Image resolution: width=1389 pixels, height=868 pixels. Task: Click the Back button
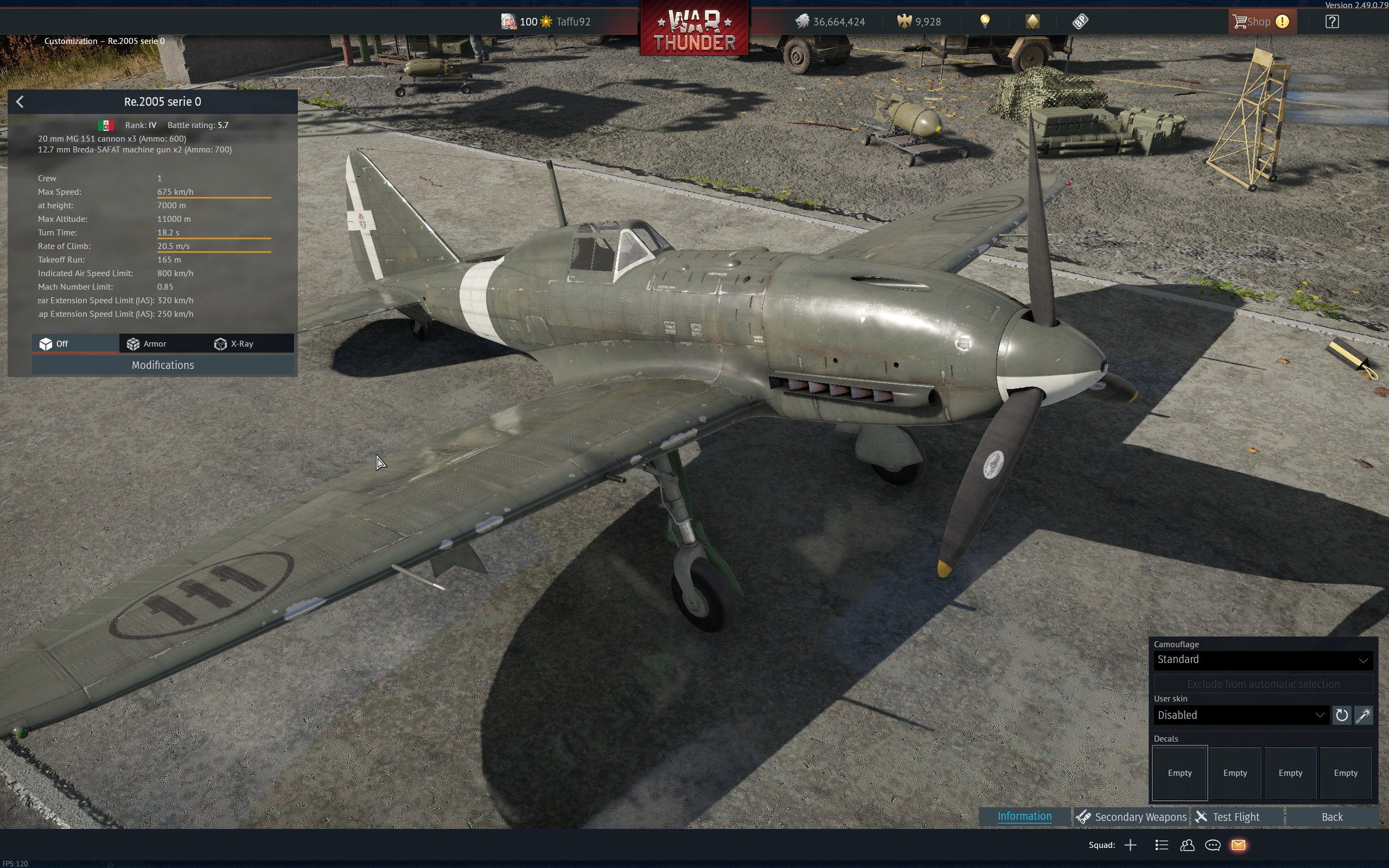coord(1331,817)
